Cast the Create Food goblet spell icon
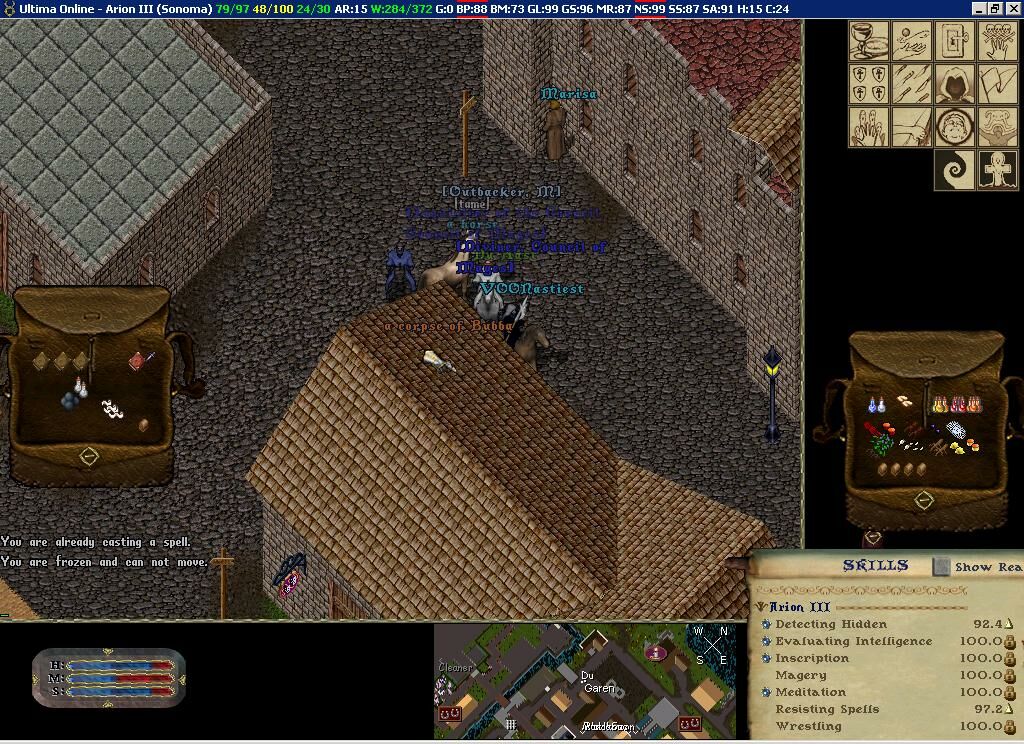Viewport: 1024px width, 744px height. pos(869,41)
